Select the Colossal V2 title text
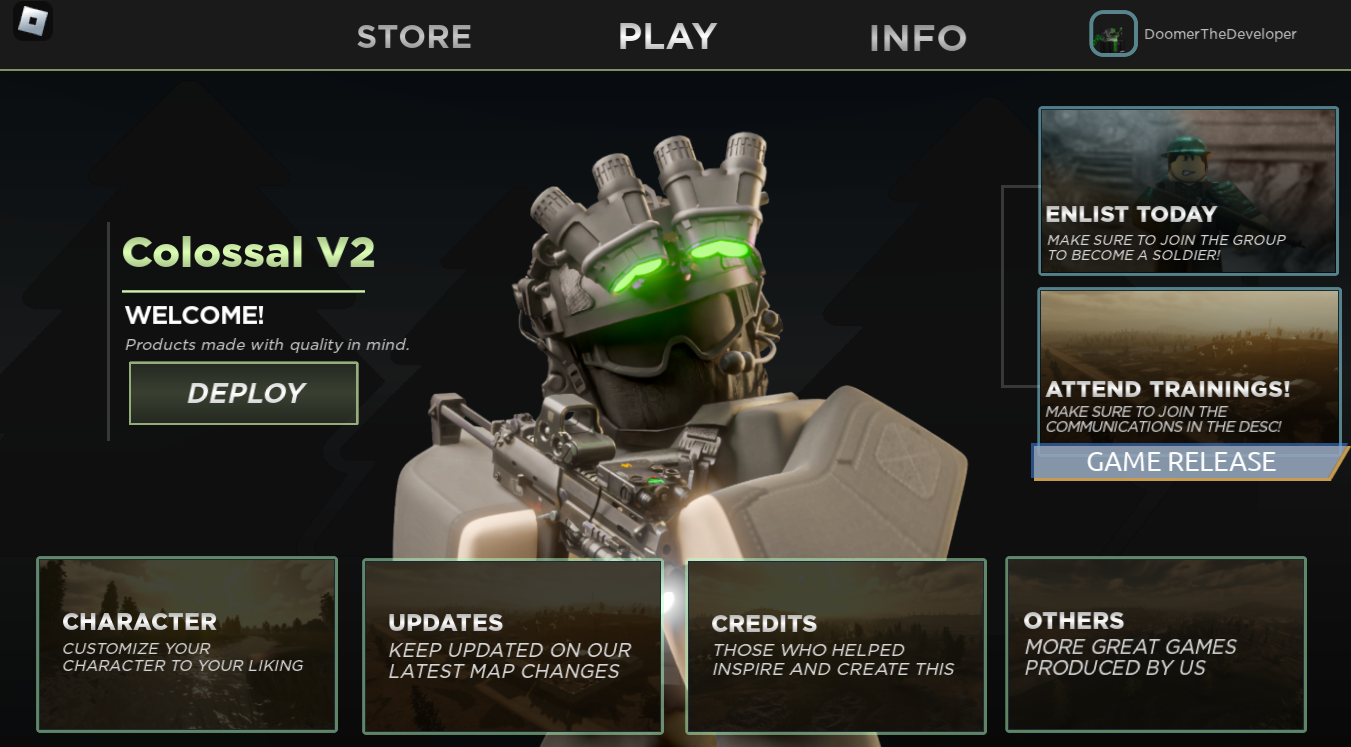Viewport: 1351px width, 747px height. tap(248, 252)
